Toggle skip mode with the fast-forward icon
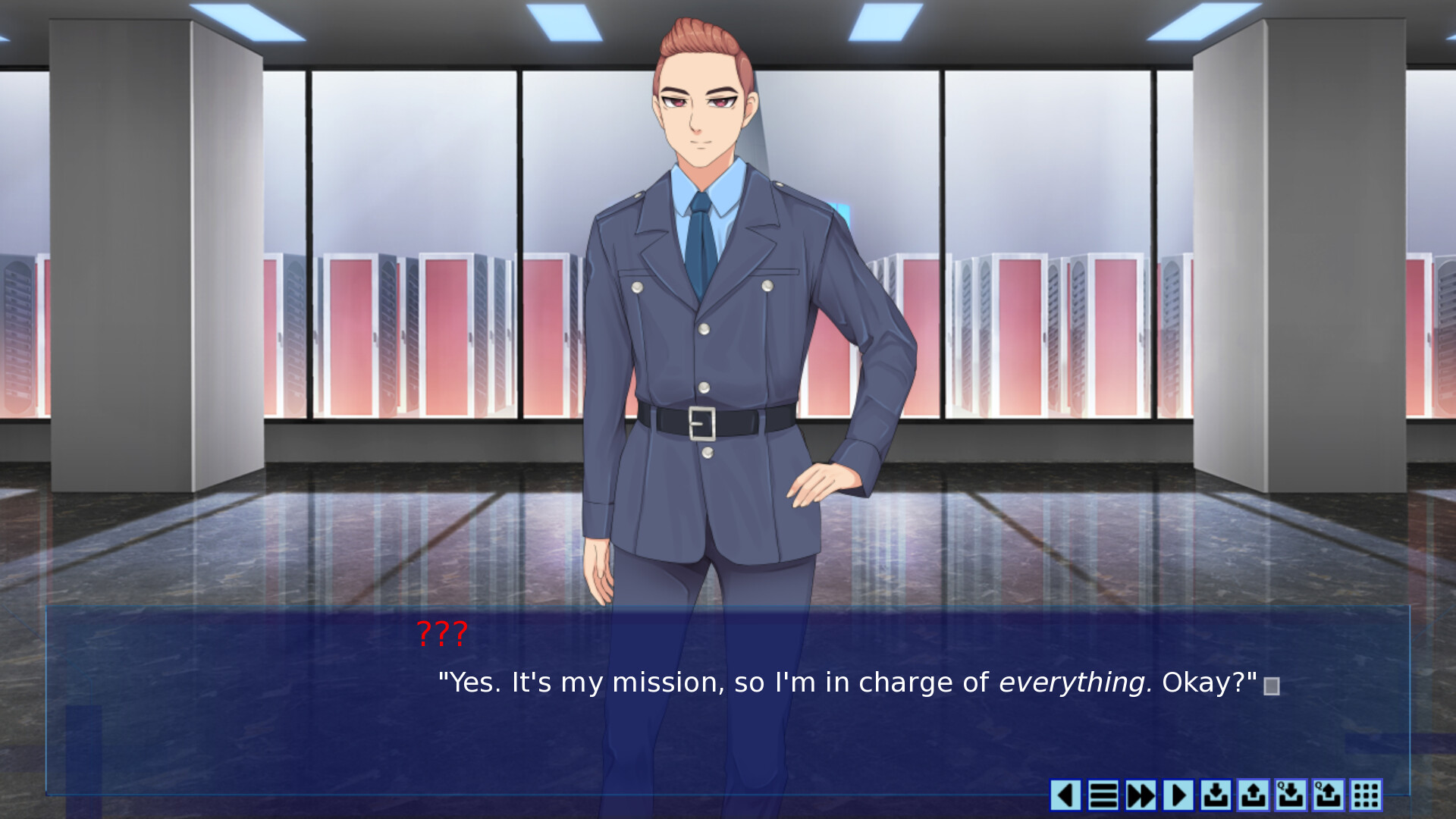The height and width of the screenshot is (819, 1456). [x=1141, y=795]
